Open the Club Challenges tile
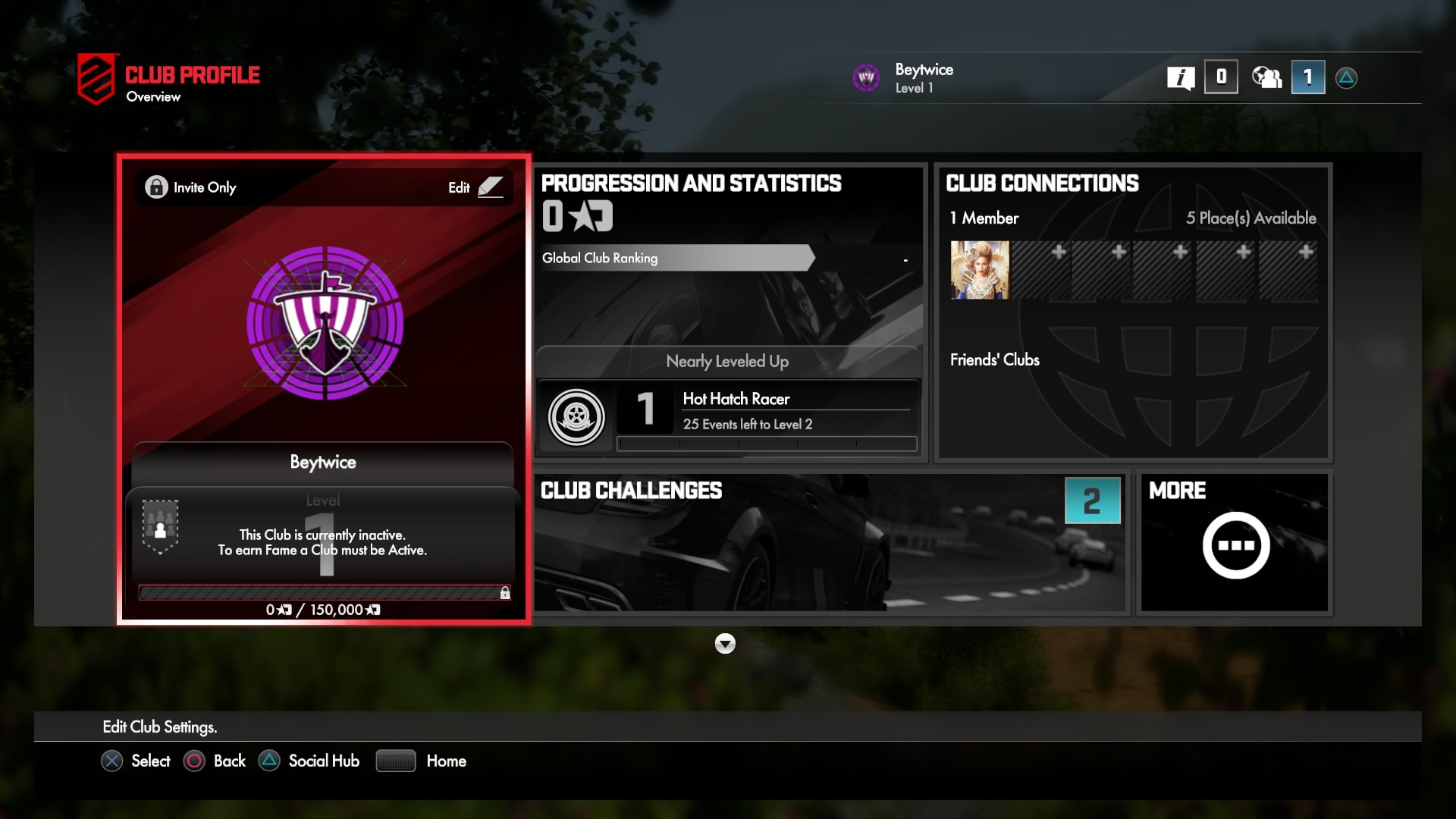This screenshot has height=819, width=1456. [830, 543]
